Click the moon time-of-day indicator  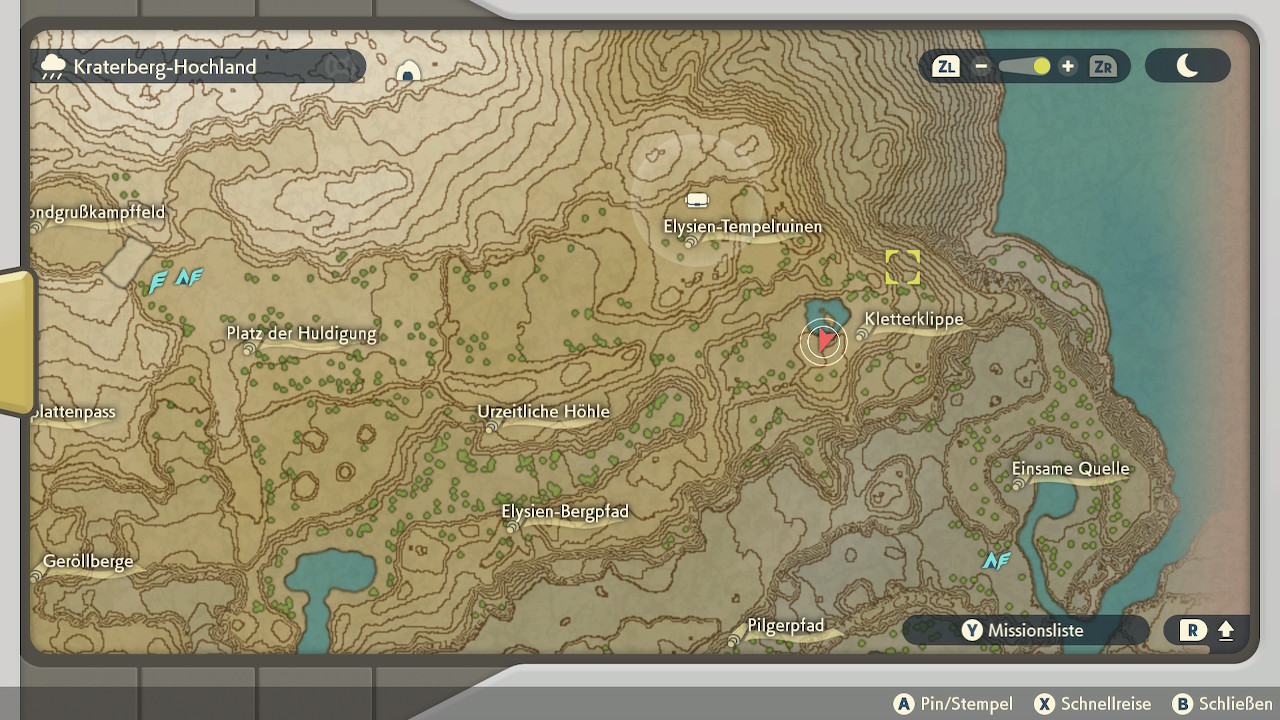(1187, 66)
